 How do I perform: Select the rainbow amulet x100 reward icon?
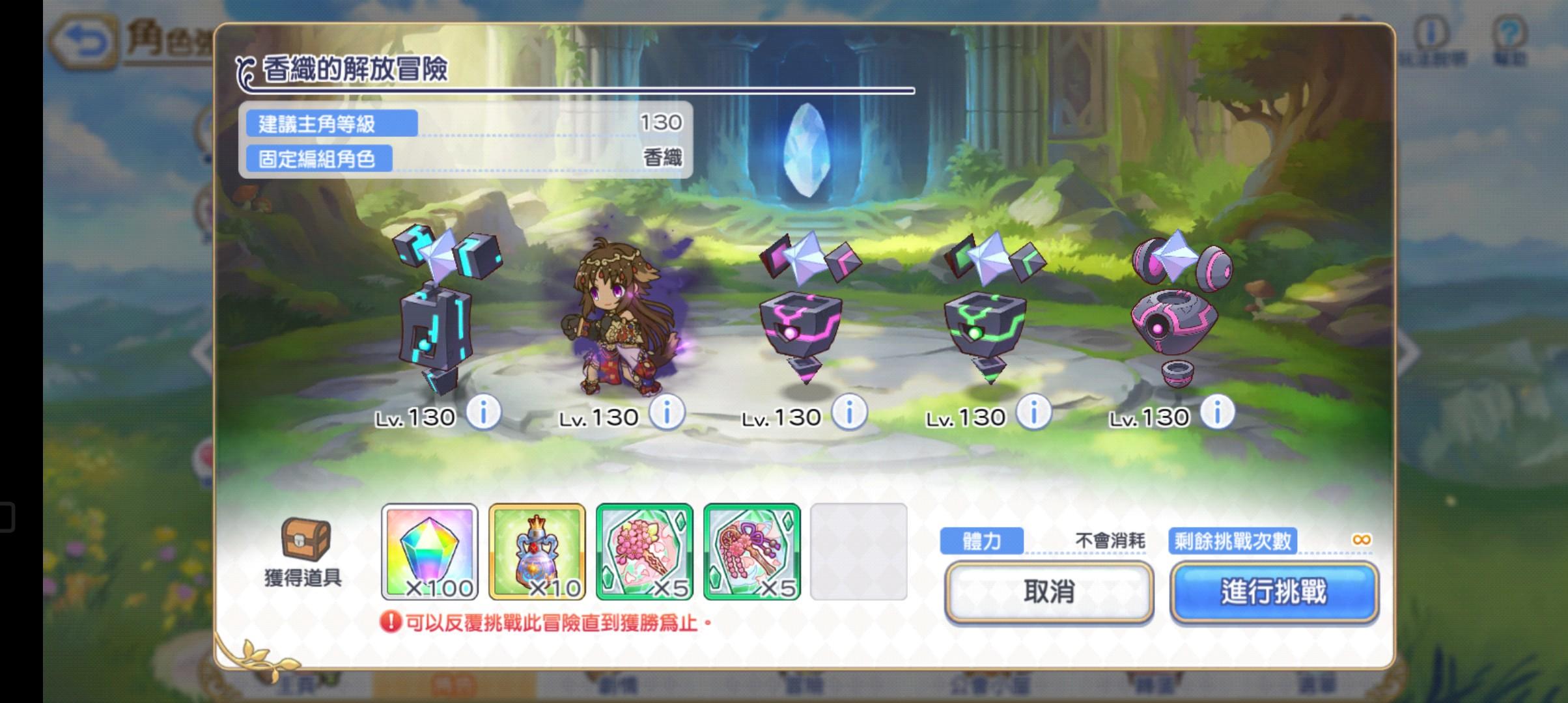point(429,552)
